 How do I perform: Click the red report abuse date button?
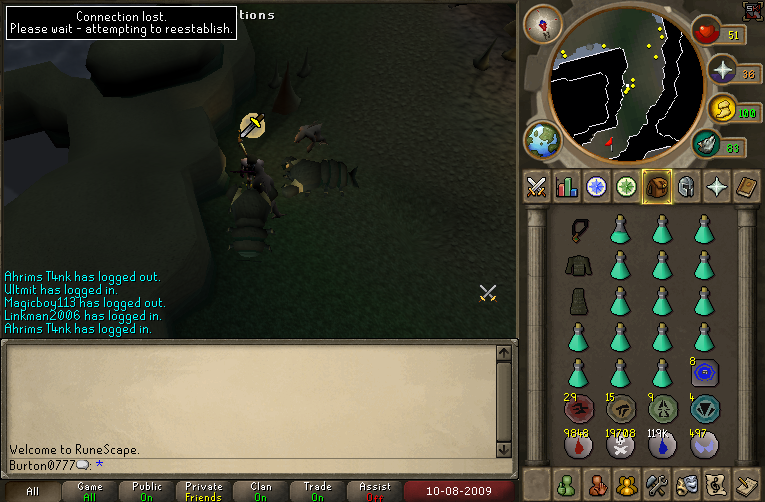point(460,491)
